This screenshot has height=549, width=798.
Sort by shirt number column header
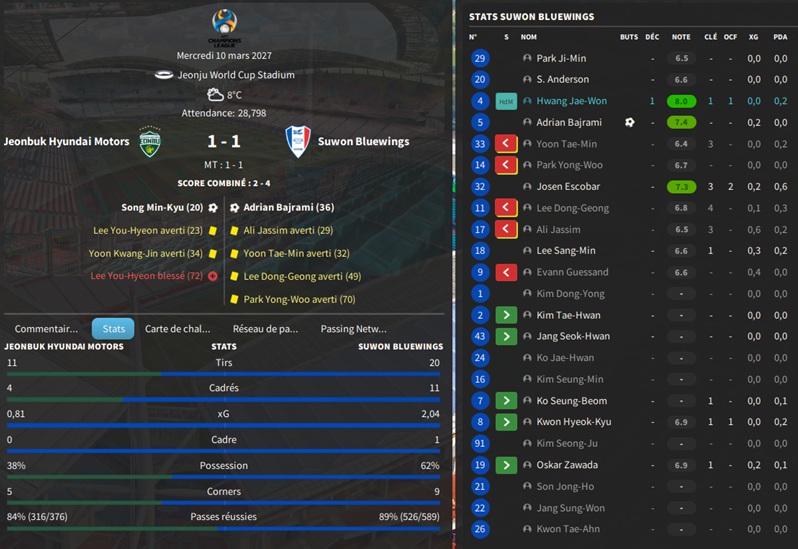(474, 37)
